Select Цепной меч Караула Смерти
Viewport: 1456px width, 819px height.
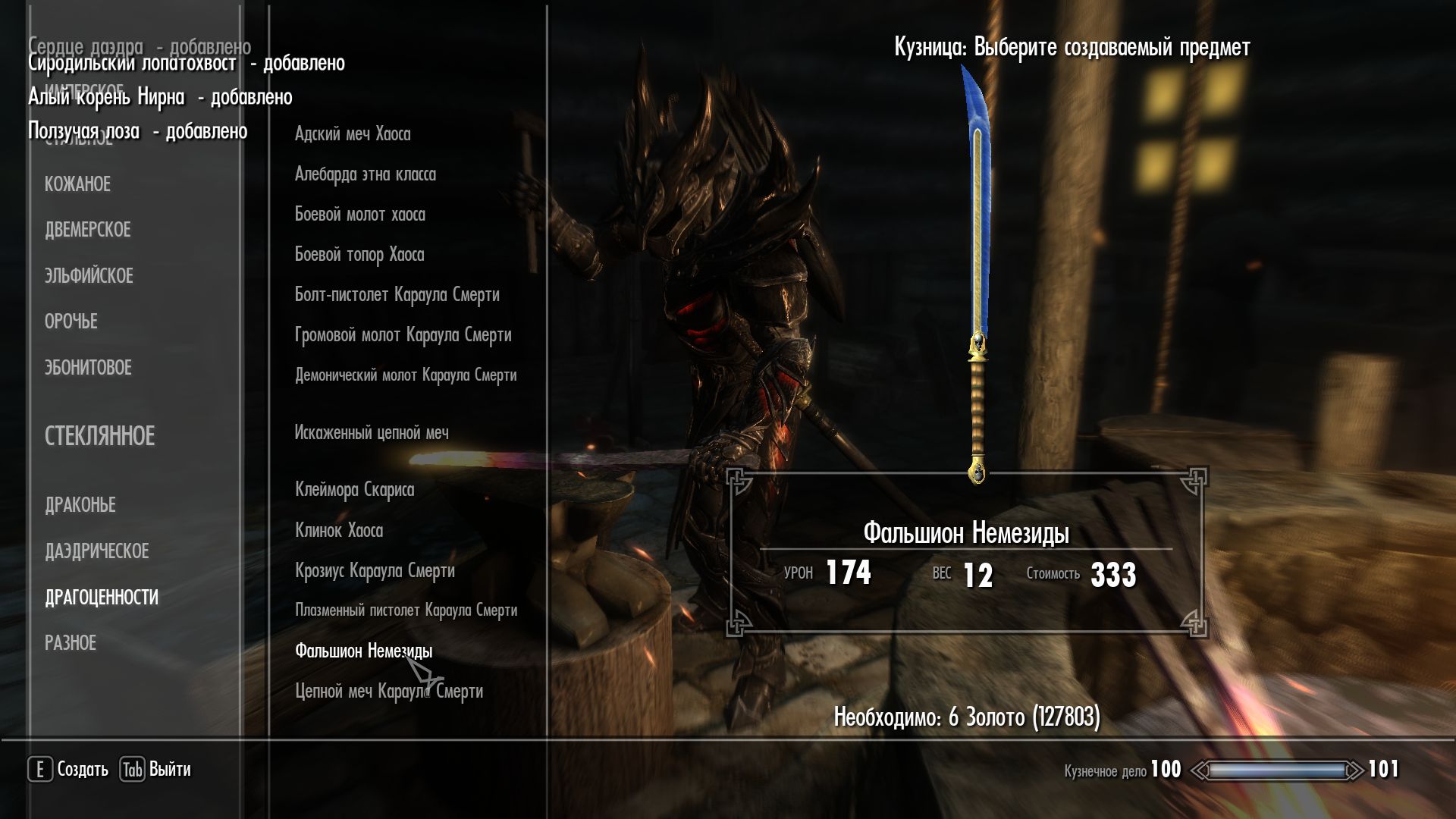388,692
